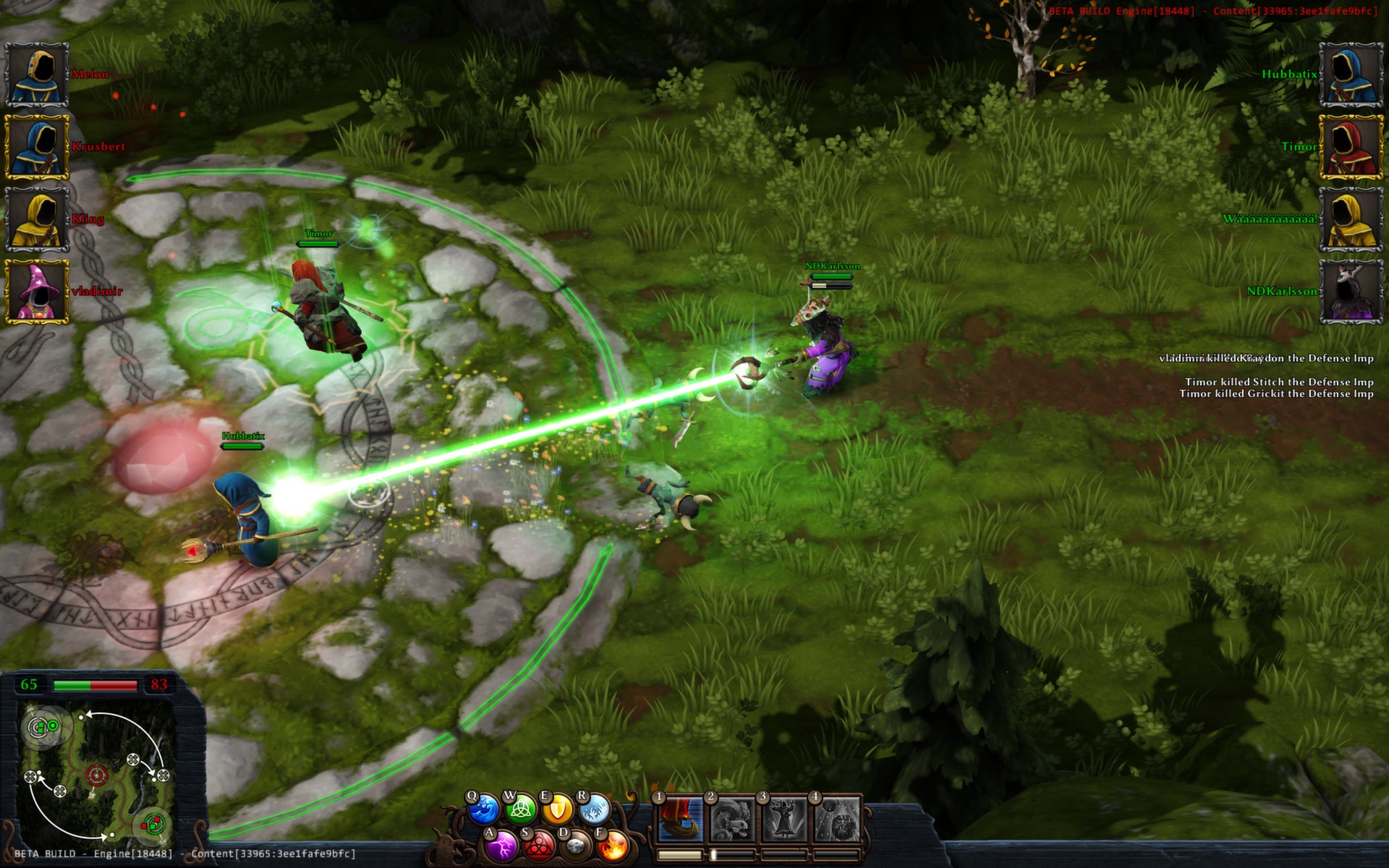The height and width of the screenshot is (868, 1389).
Task: Click Timor's red-hooded portrait
Action: click(1351, 147)
